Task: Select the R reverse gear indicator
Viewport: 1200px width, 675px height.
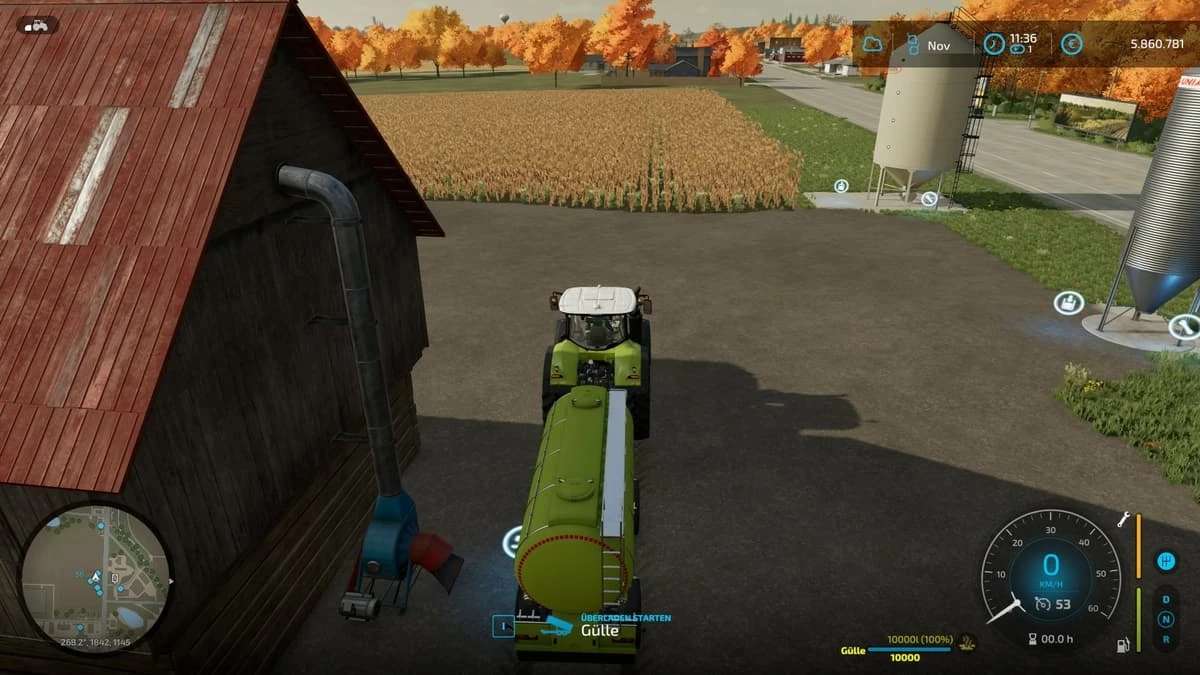Action: coord(1165,639)
